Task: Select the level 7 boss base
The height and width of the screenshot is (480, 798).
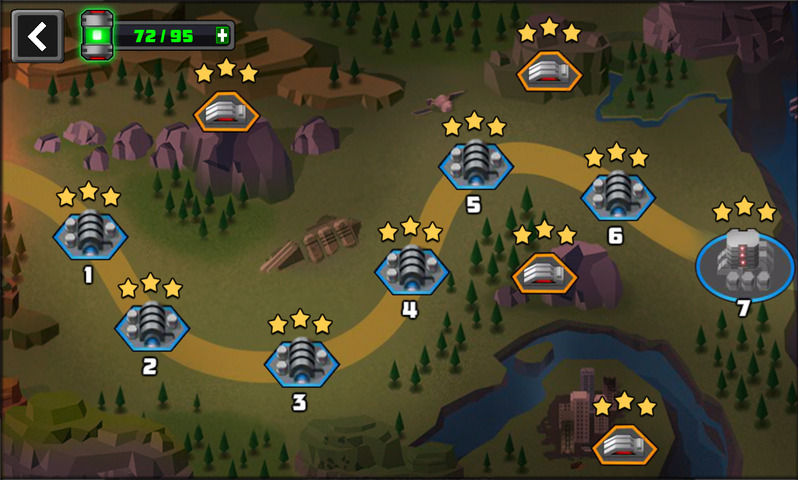Action: [742, 262]
